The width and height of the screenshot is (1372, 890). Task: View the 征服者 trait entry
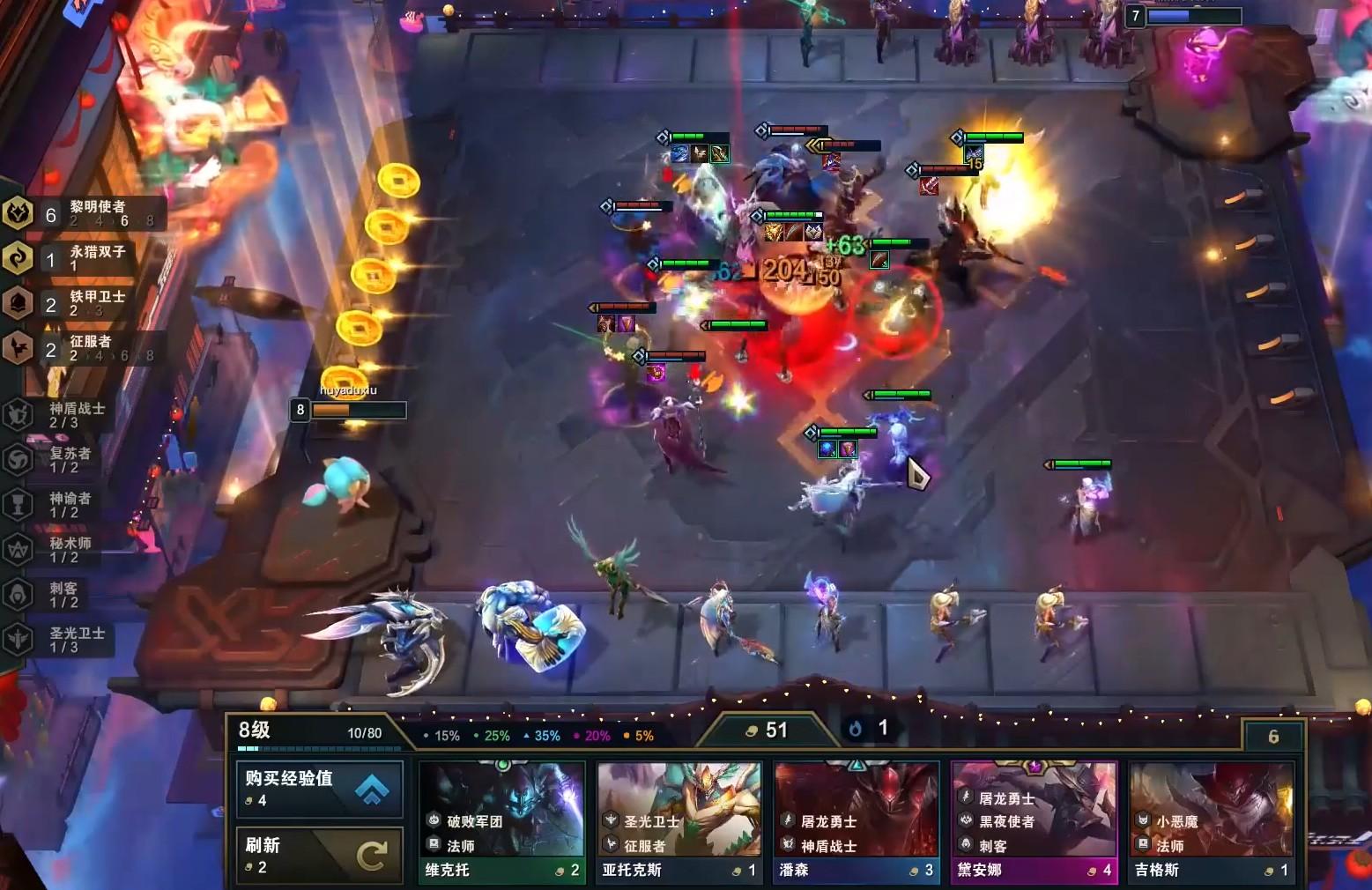84,348
